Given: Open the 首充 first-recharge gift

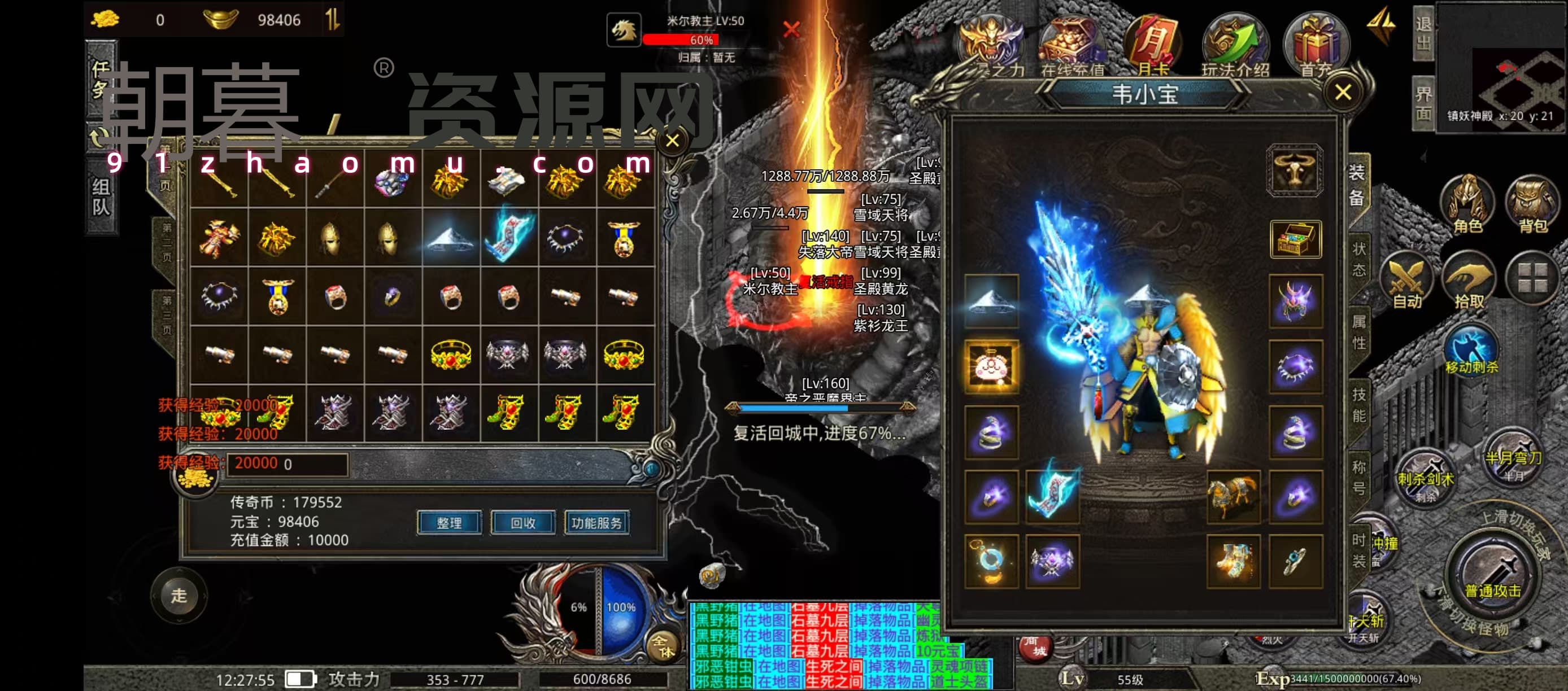Looking at the screenshot, I should (x=1316, y=46).
